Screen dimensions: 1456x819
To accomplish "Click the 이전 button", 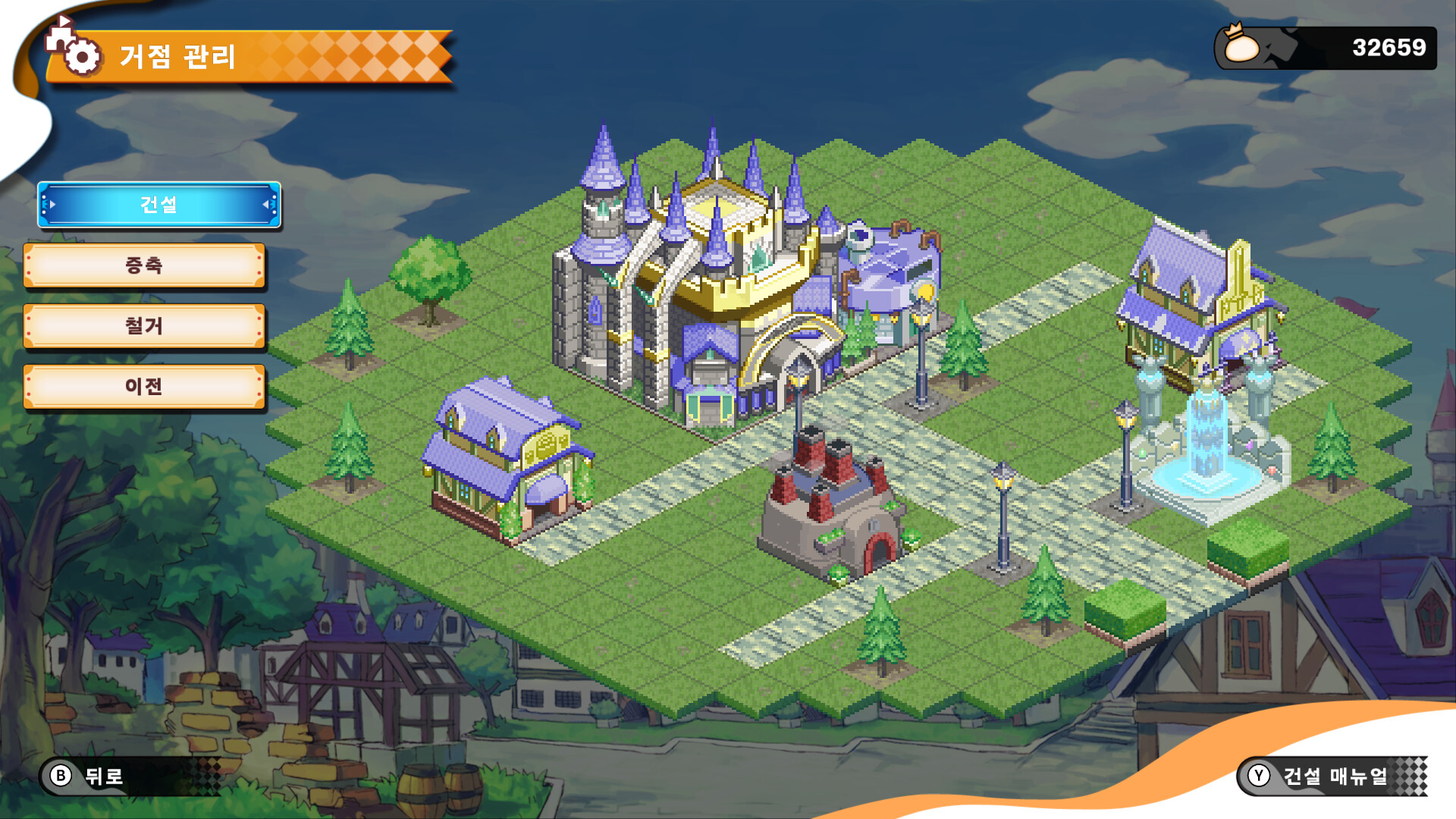I will (x=144, y=387).
